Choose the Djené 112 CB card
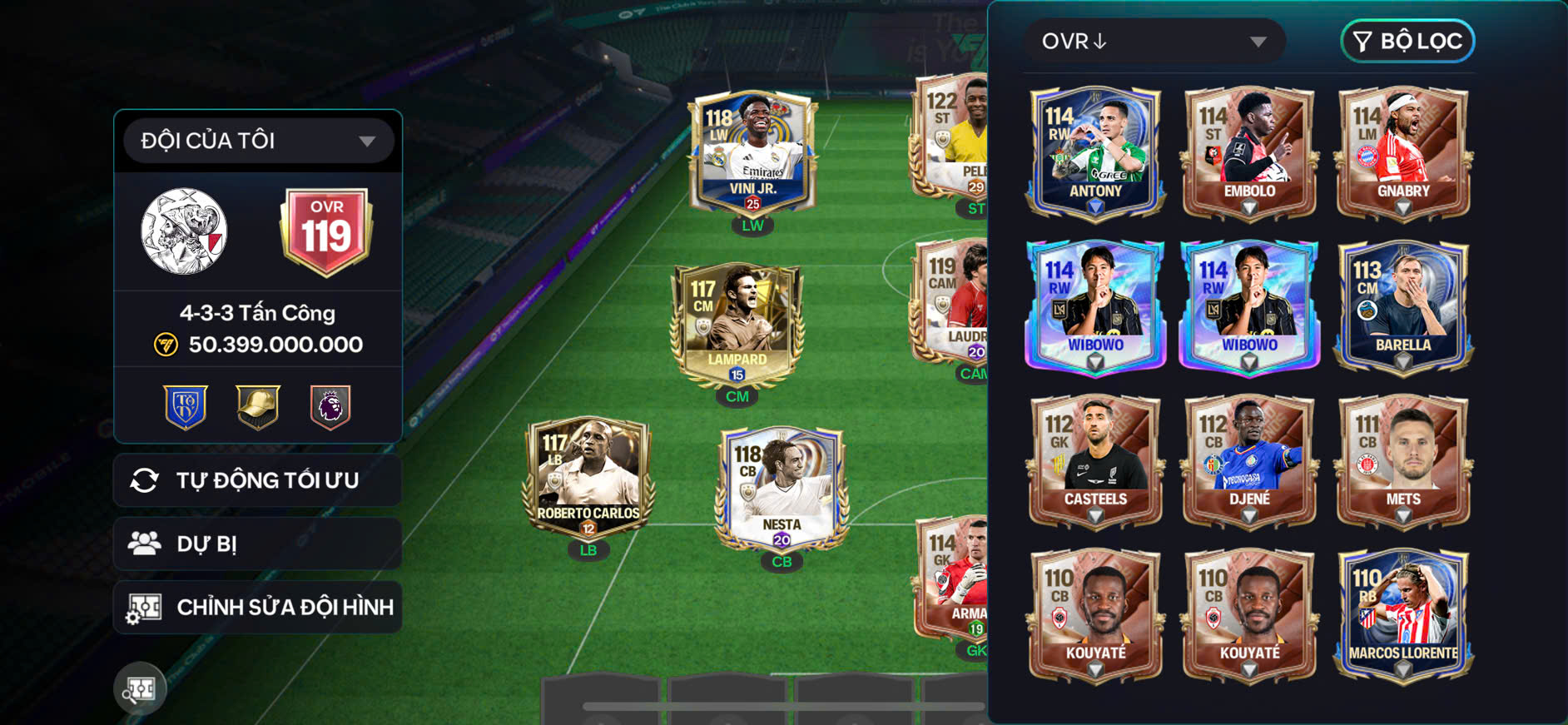The width and height of the screenshot is (1568, 725). click(1249, 460)
